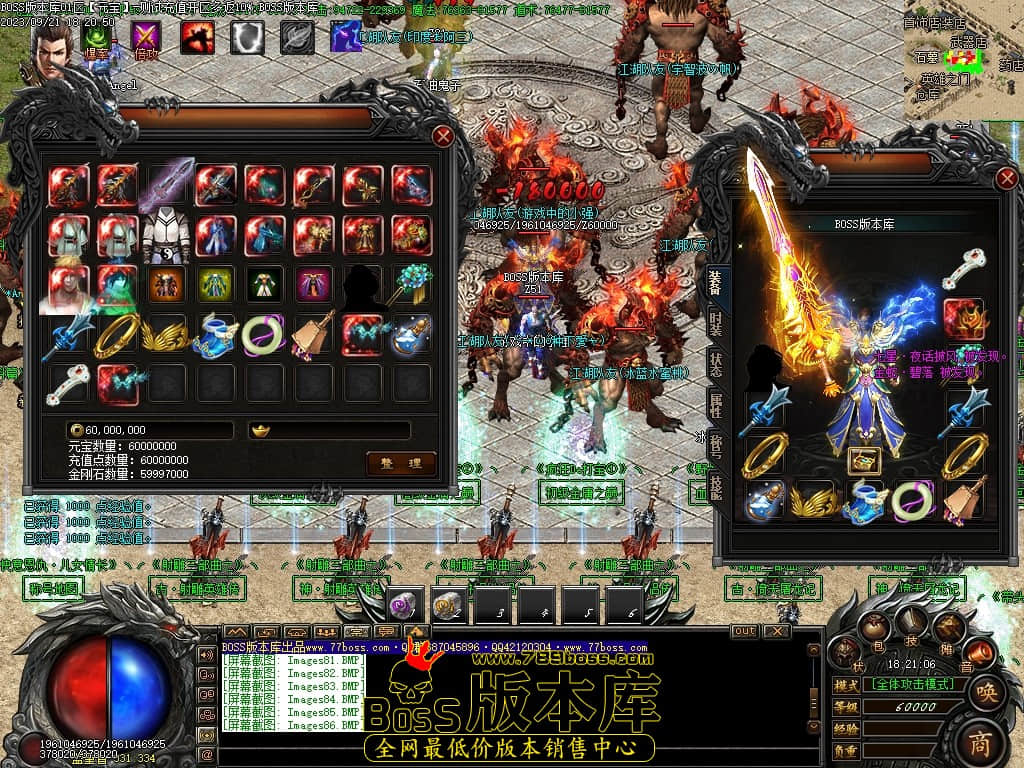Open the 状态 status tab
This screenshot has width=1024, height=768.
[716, 363]
